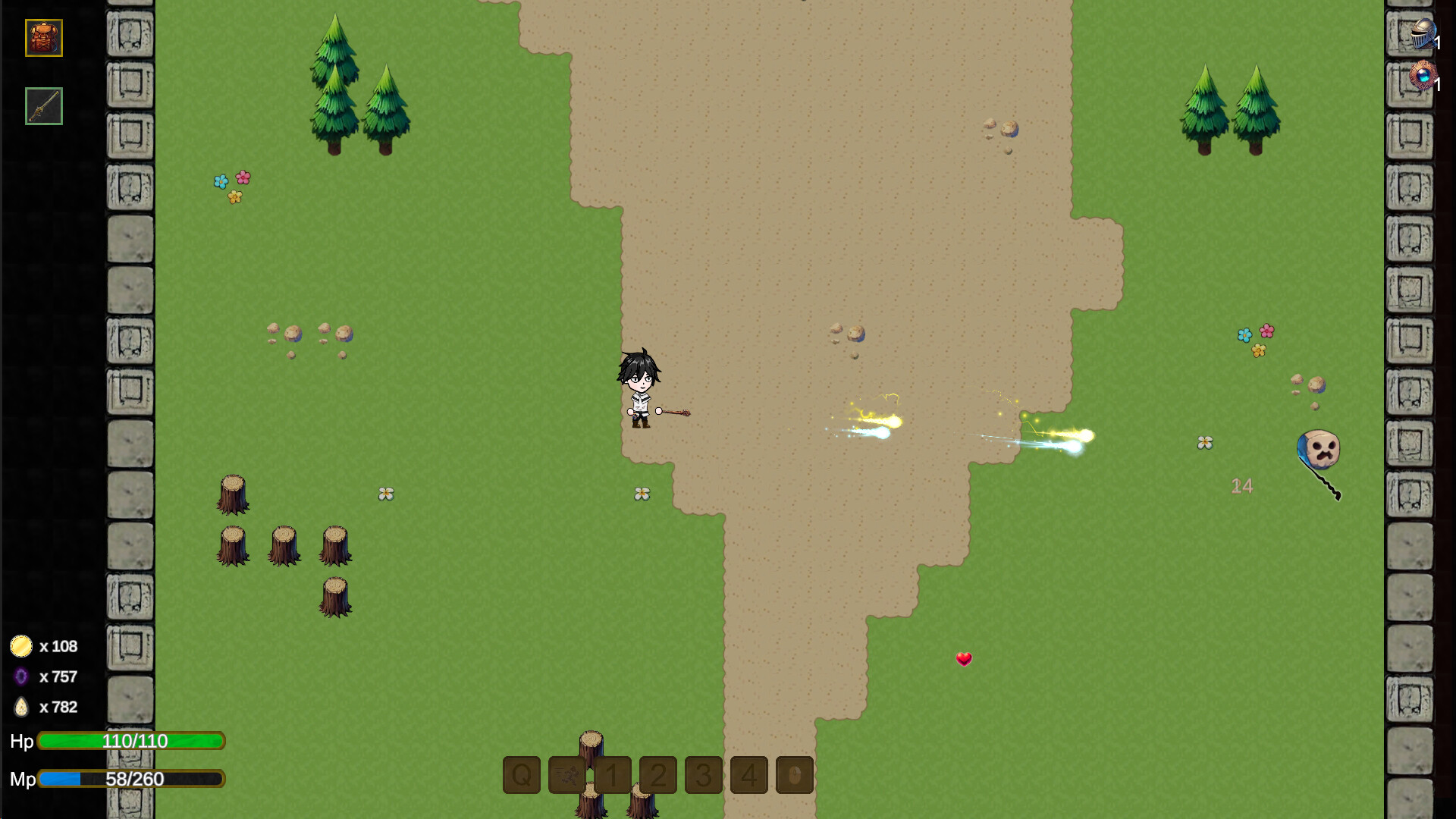Select hotbar slot 3
This screenshot has width=1456, height=819.
[703, 775]
